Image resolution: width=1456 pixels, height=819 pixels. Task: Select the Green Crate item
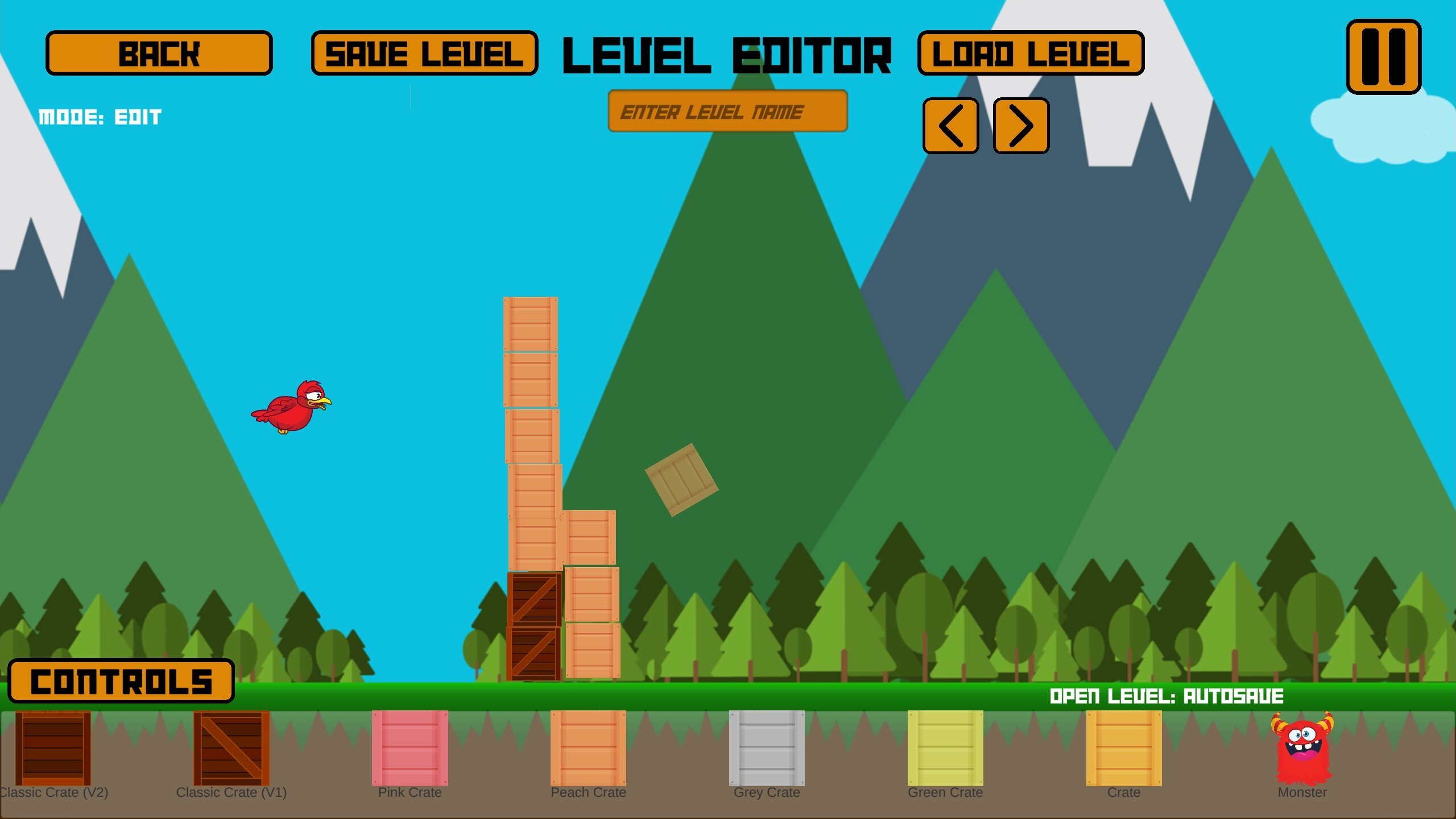[x=945, y=750]
